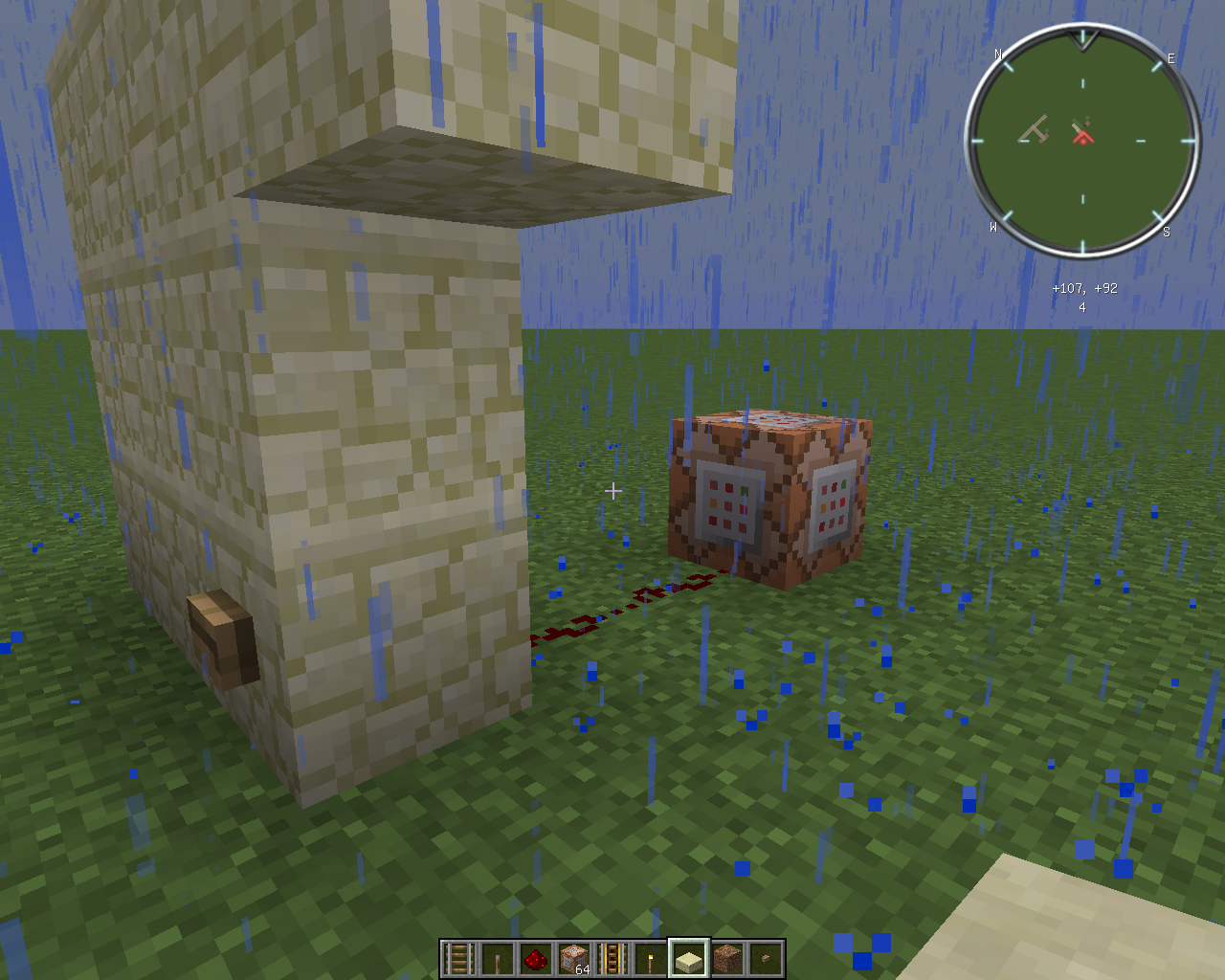Viewport: 1225px width, 980px height.
Task: Select the rail slot in the hotbar
Action: [x=459, y=958]
